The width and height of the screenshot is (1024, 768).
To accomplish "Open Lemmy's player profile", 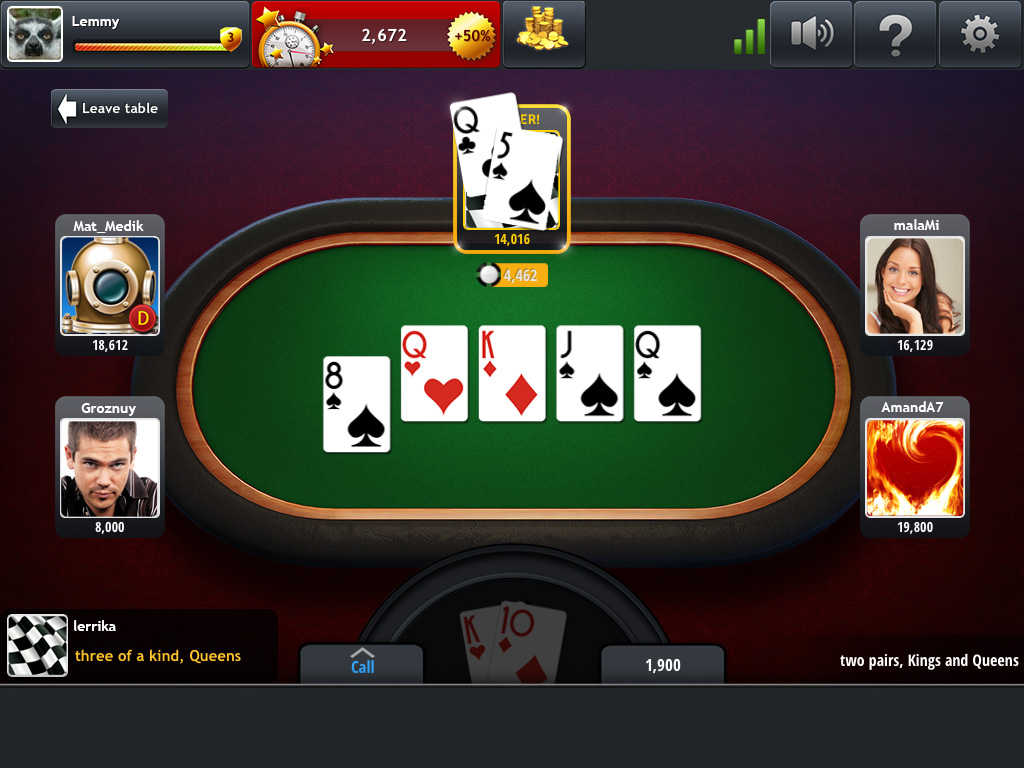I will coord(35,34).
